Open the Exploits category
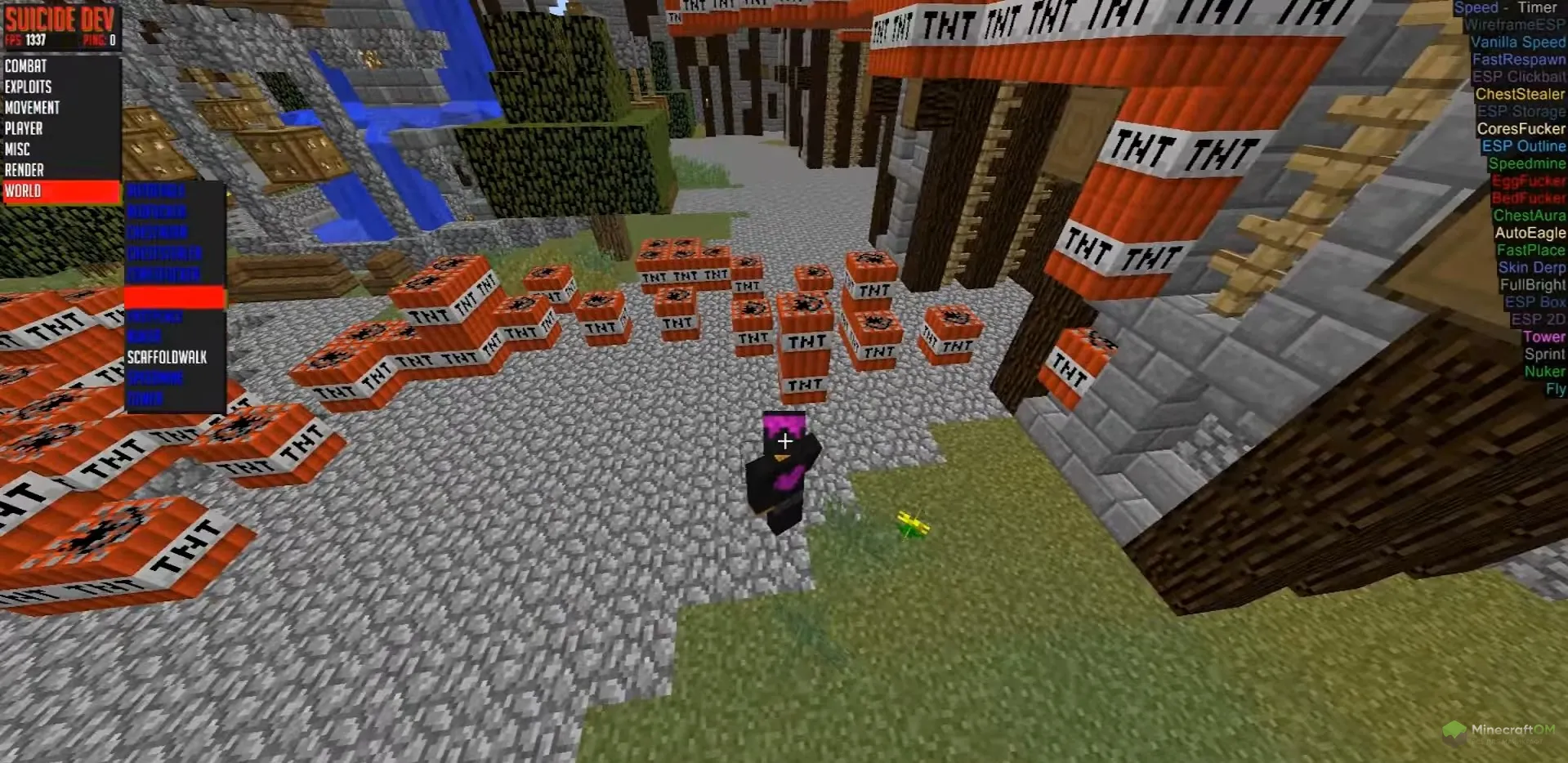This screenshot has width=1568, height=763. coord(29,87)
